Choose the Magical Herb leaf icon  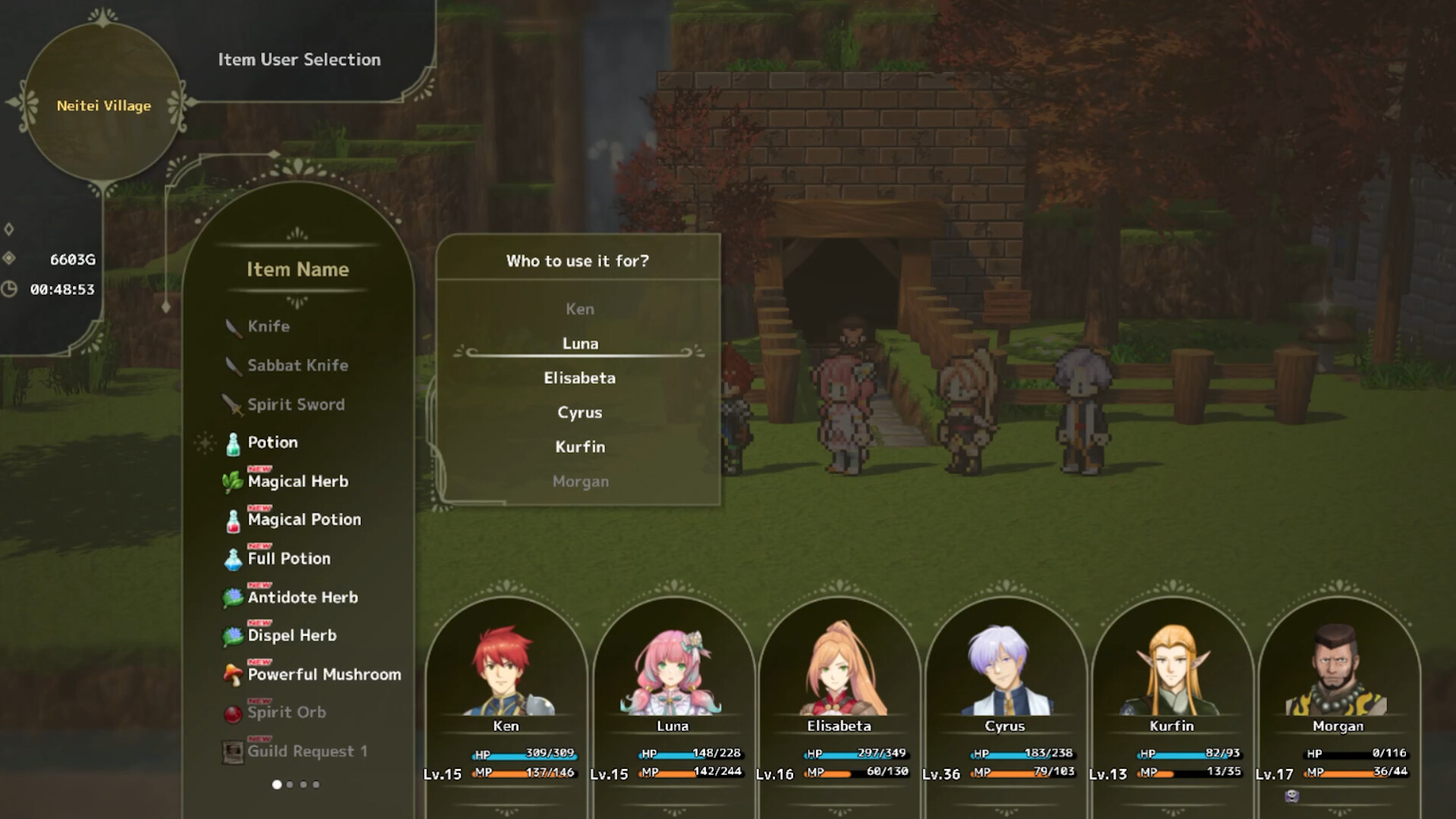coord(231,481)
